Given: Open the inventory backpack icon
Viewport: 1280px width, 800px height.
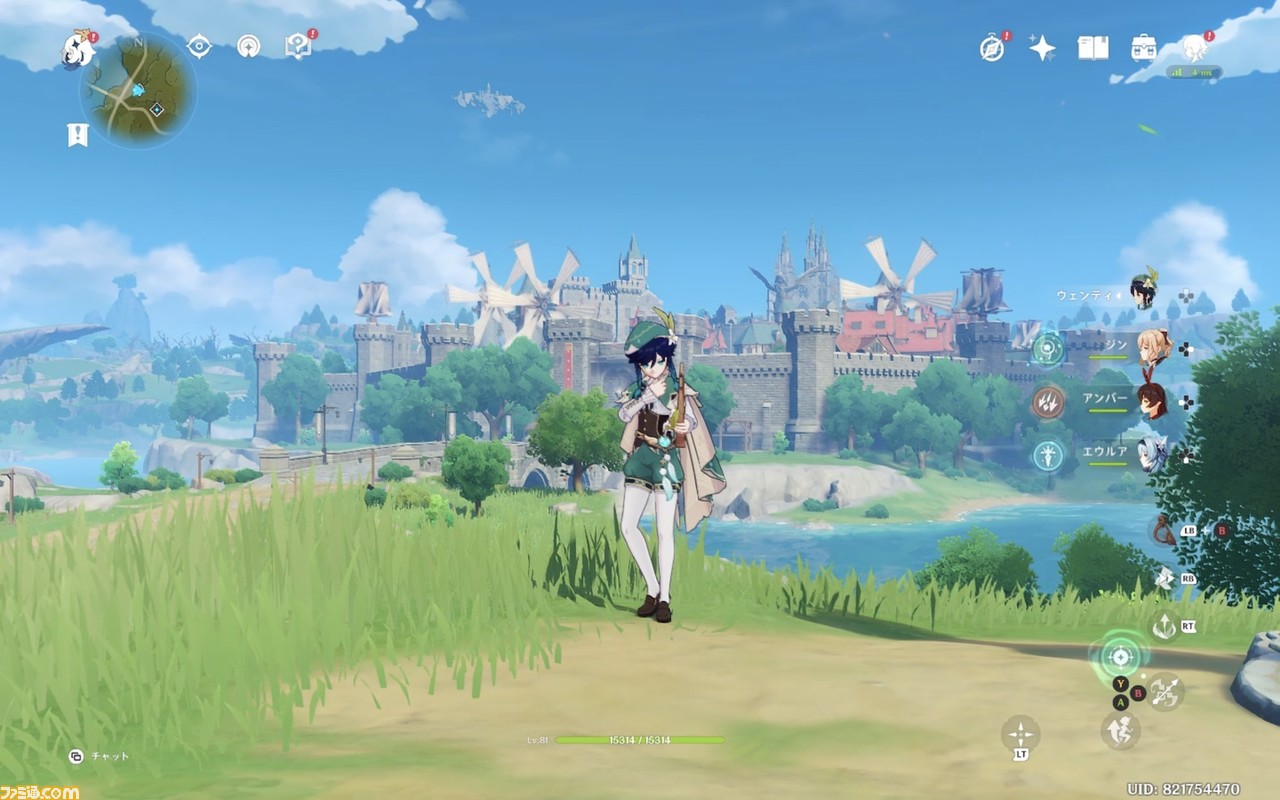Looking at the screenshot, I should (x=1144, y=48).
